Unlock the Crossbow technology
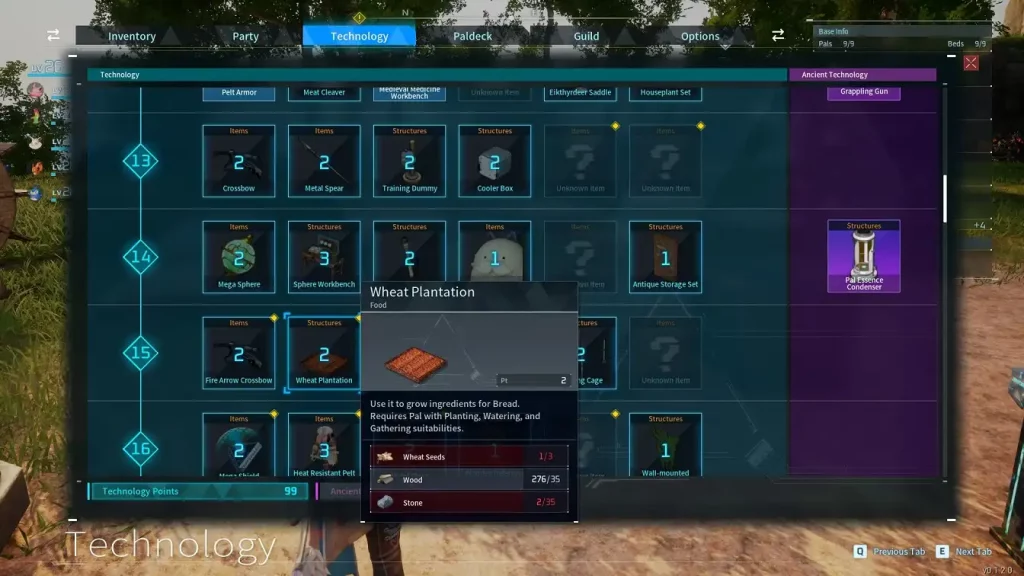The height and width of the screenshot is (576, 1024). pos(239,161)
